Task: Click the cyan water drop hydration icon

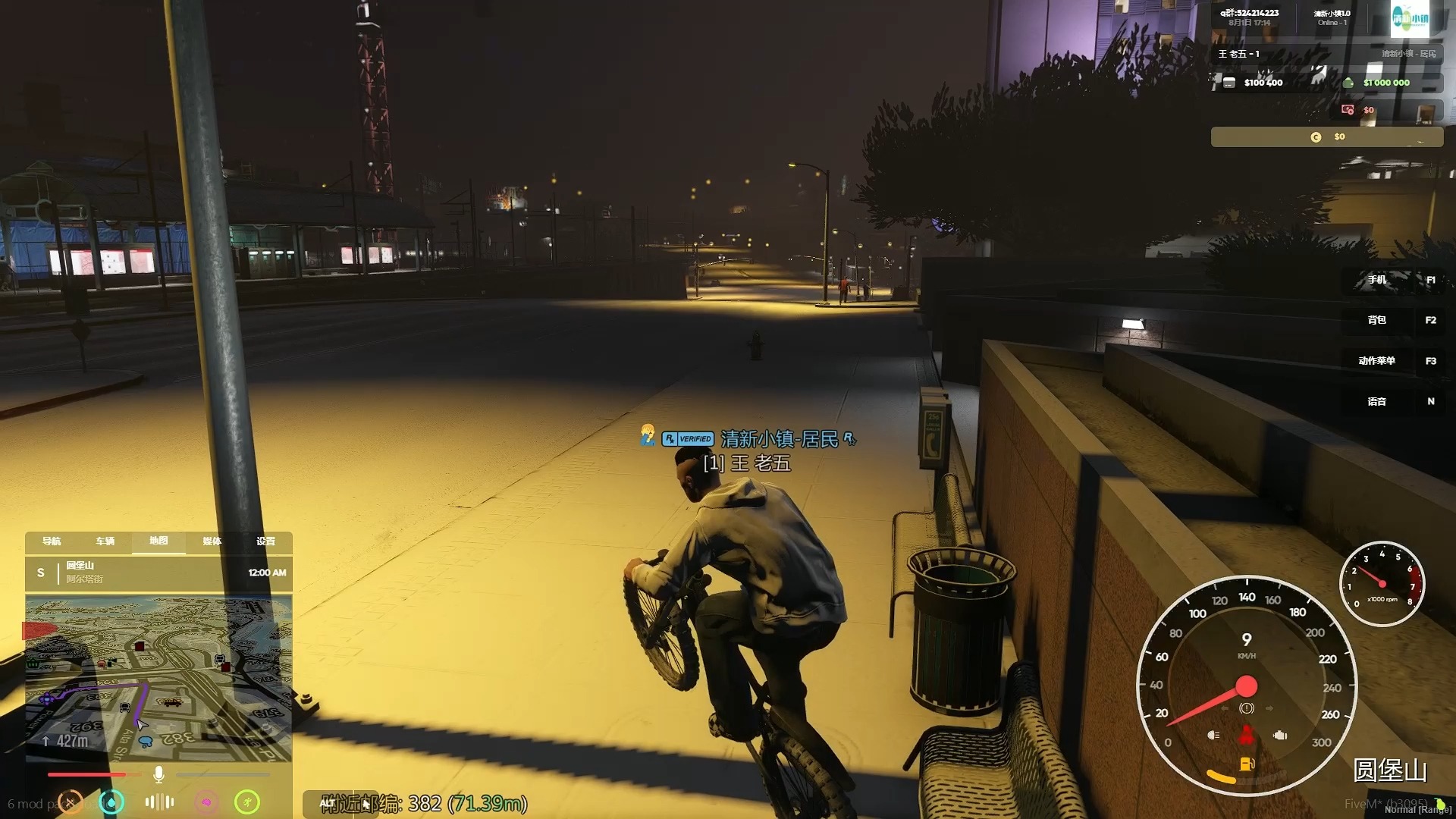Action: tap(112, 802)
